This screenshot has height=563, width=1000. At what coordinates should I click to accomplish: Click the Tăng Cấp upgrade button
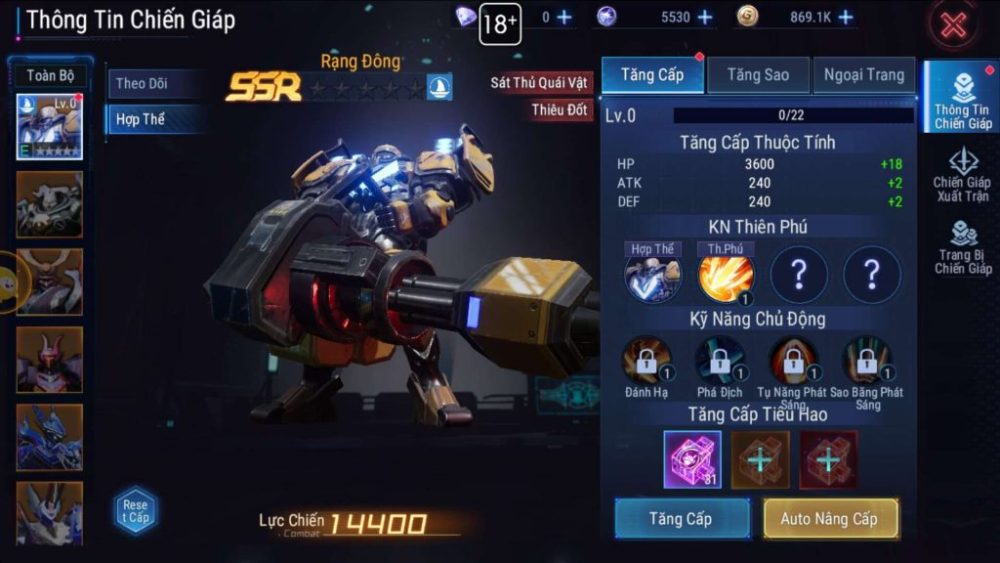(x=682, y=519)
